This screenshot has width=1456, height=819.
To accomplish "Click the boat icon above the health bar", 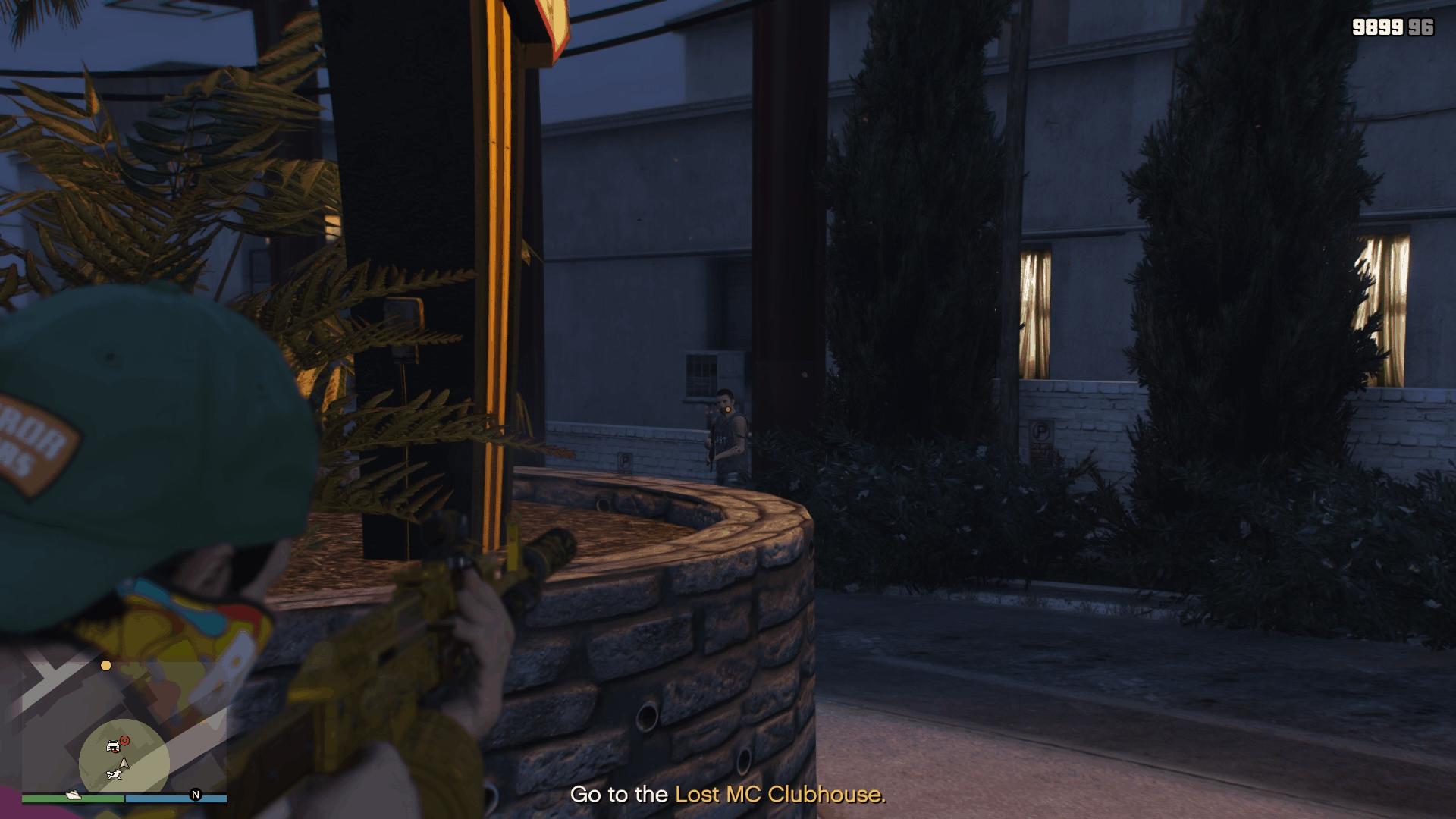I will point(74,795).
